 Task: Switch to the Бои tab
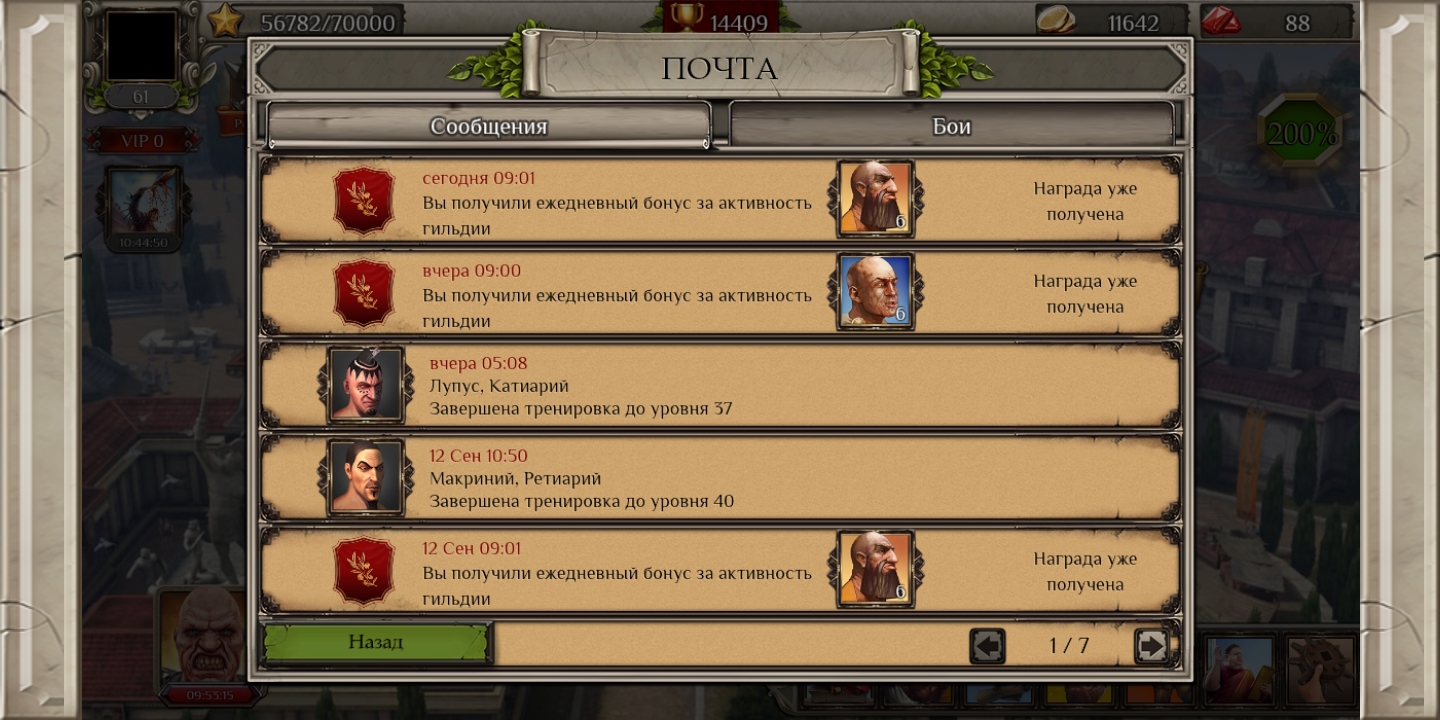(x=951, y=126)
